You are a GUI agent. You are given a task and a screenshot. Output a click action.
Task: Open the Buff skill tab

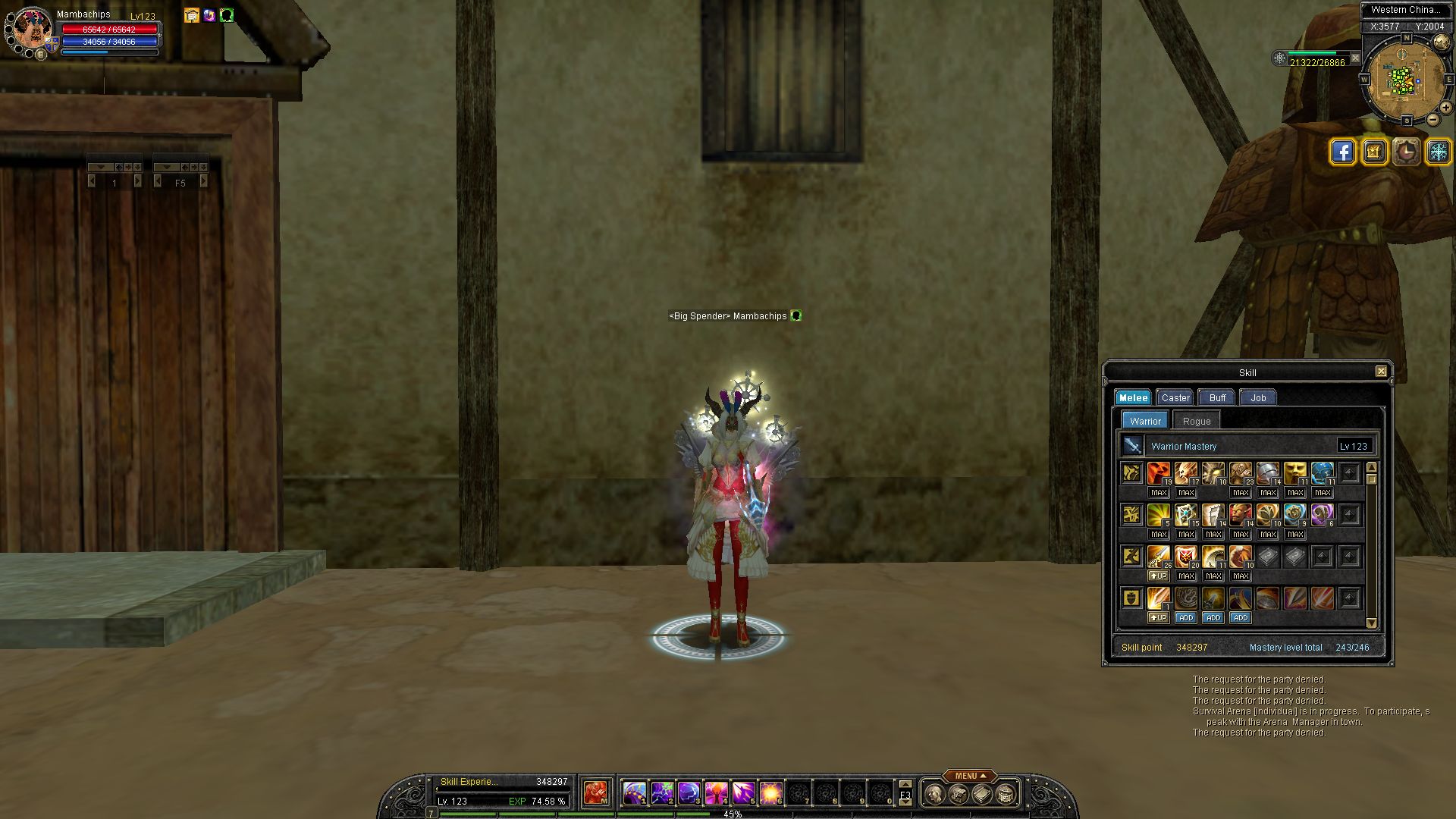(1217, 397)
